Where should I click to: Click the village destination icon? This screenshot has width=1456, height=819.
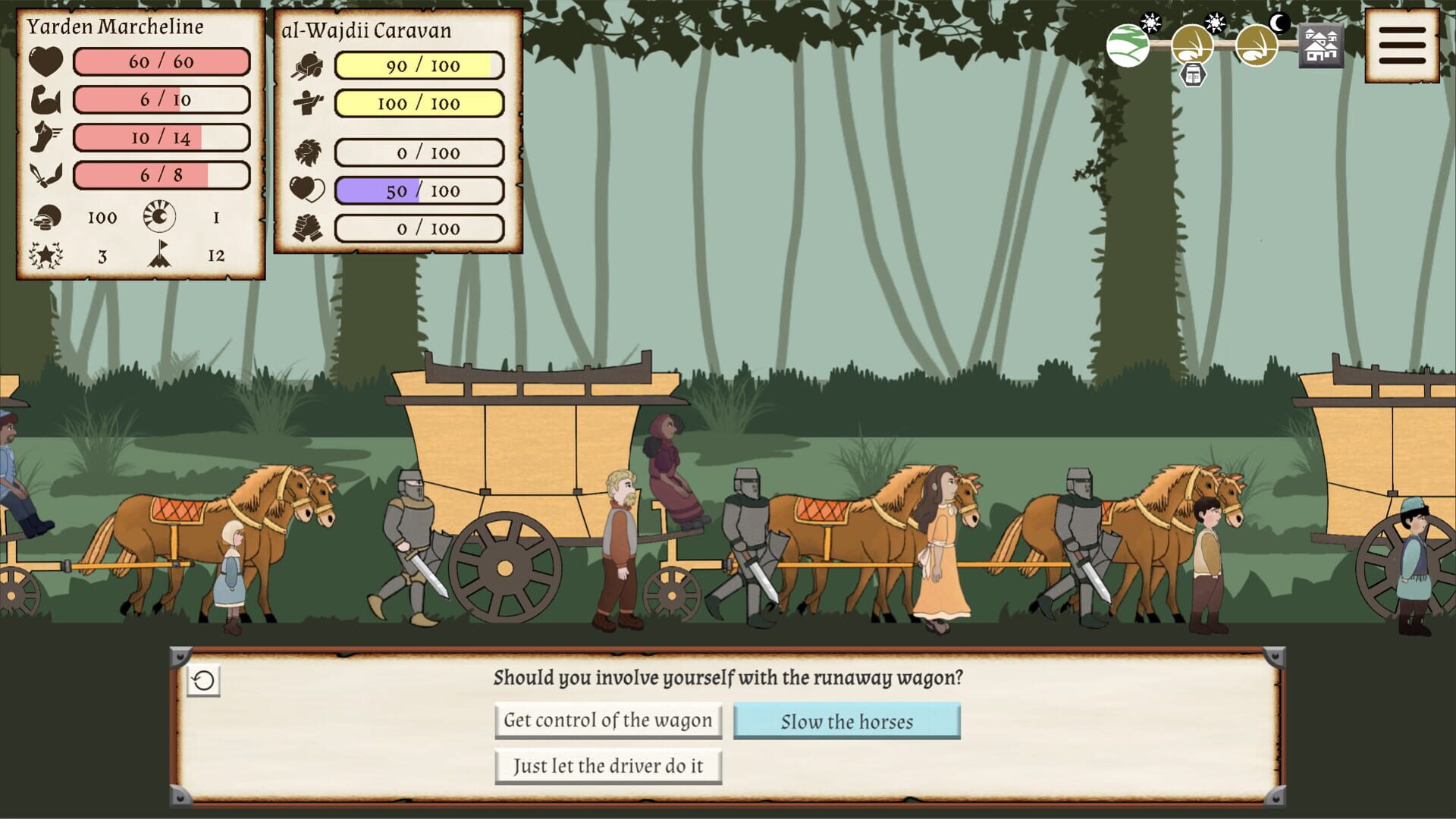click(1321, 47)
